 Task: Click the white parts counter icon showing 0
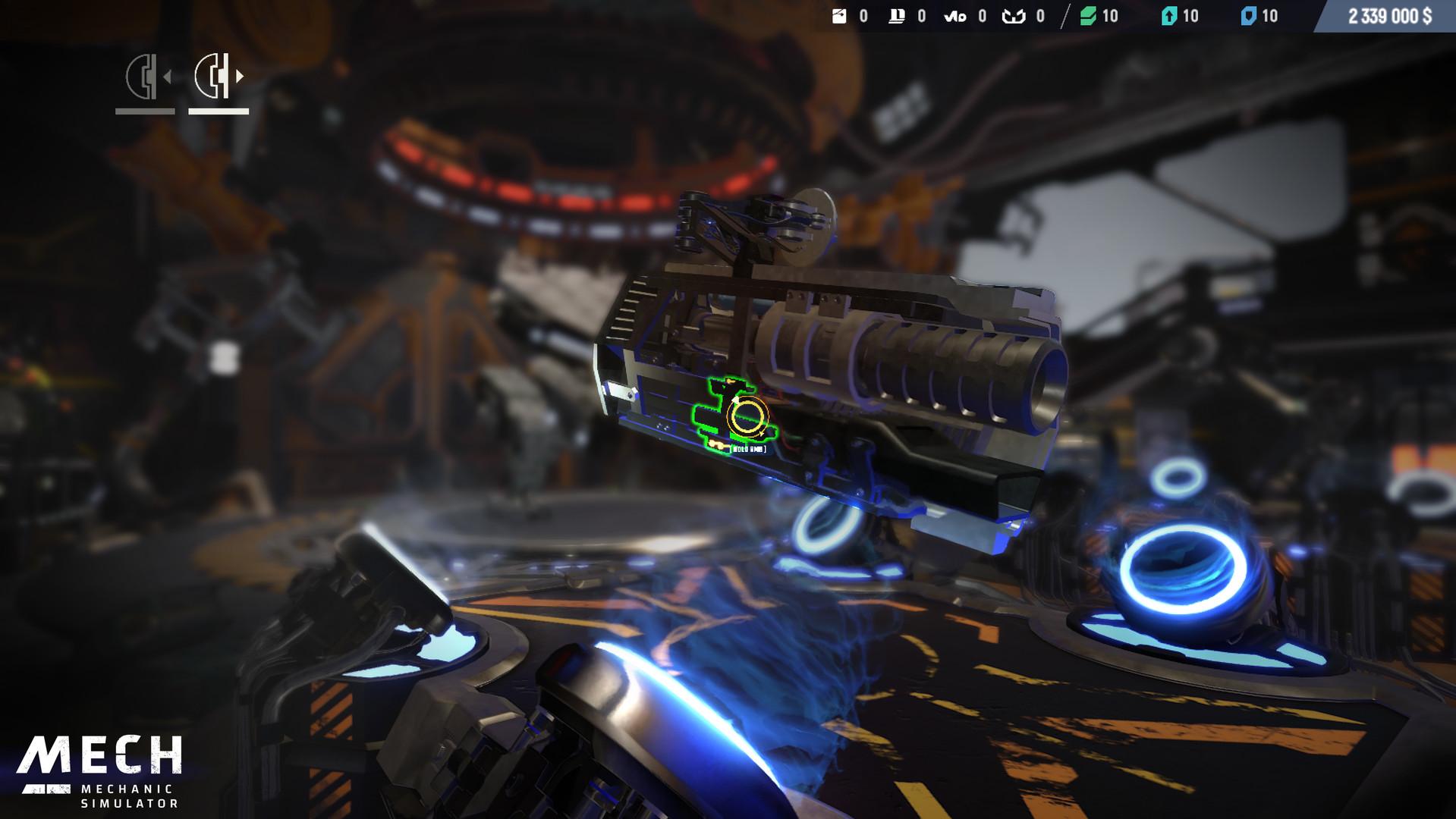click(839, 17)
